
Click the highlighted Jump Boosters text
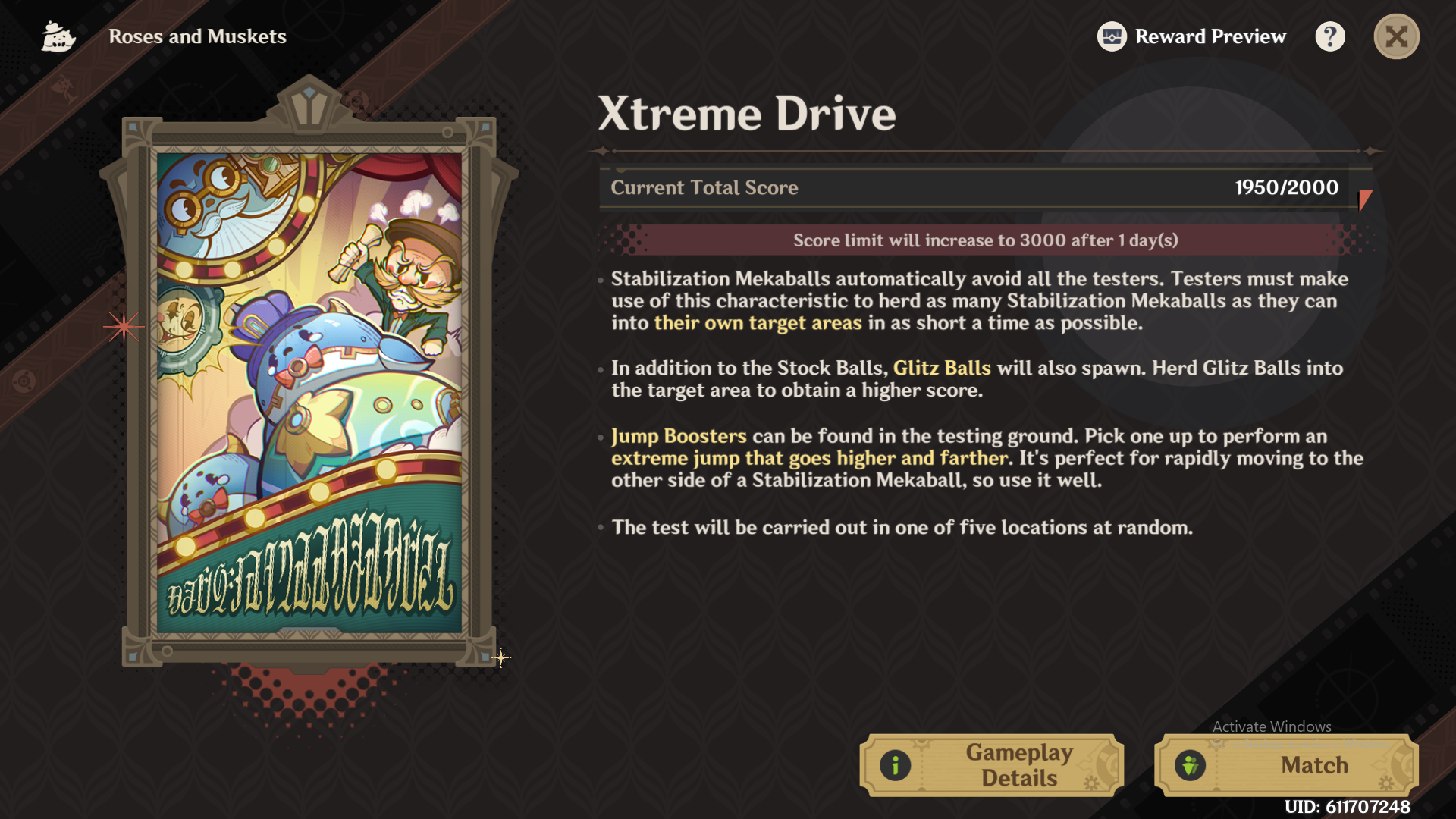click(678, 436)
